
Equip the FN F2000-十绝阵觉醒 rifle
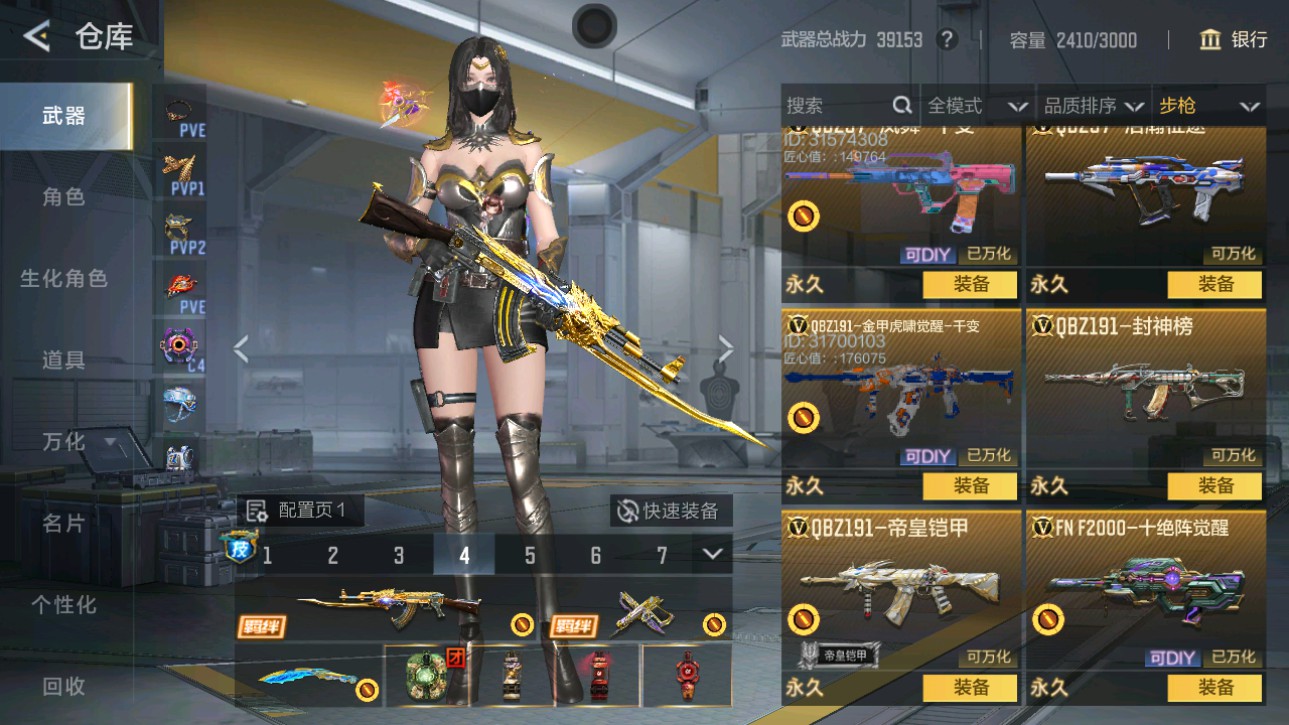tap(1214, 687)
